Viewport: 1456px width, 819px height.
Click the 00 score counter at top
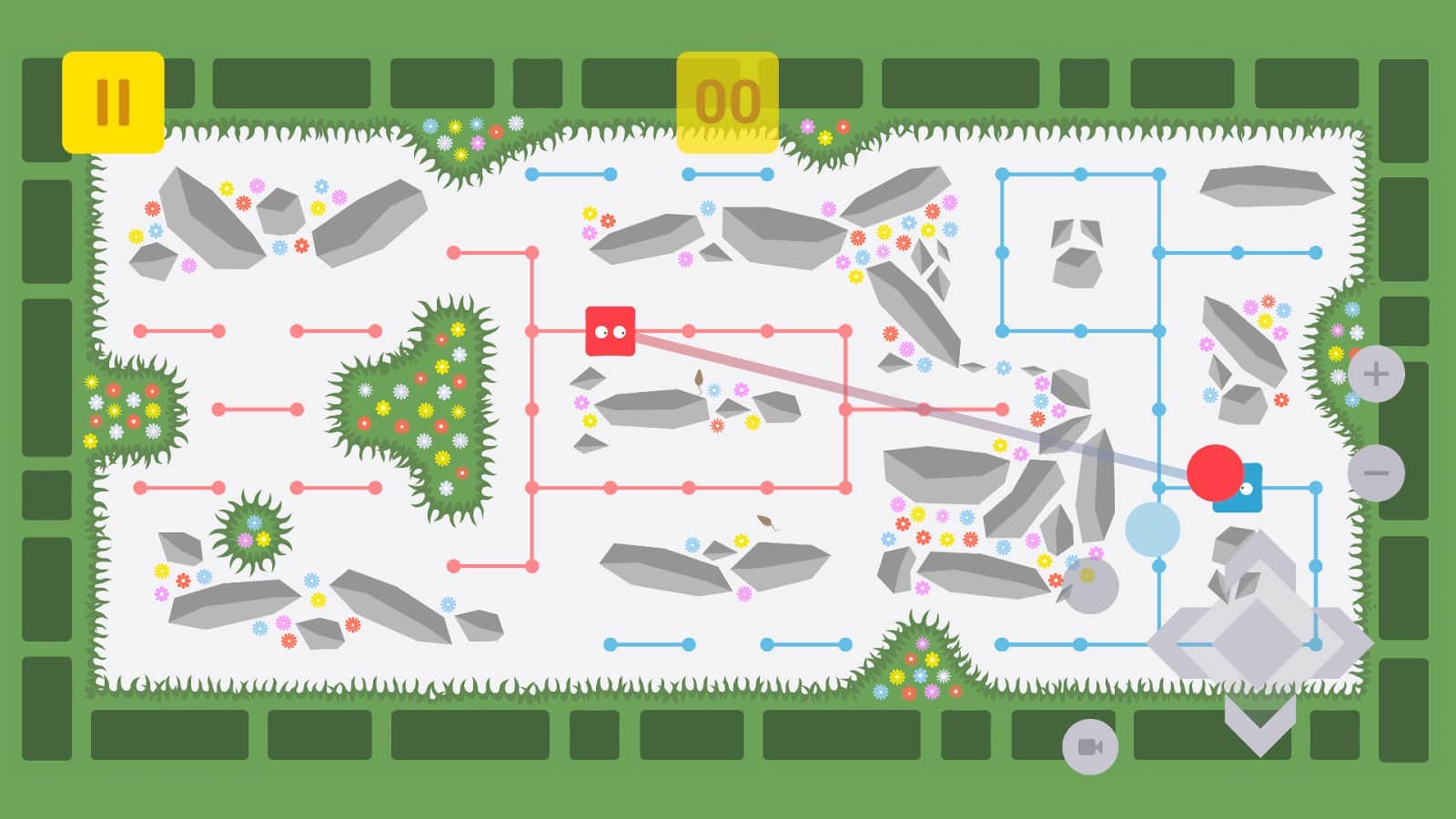(x=727, y=98)
